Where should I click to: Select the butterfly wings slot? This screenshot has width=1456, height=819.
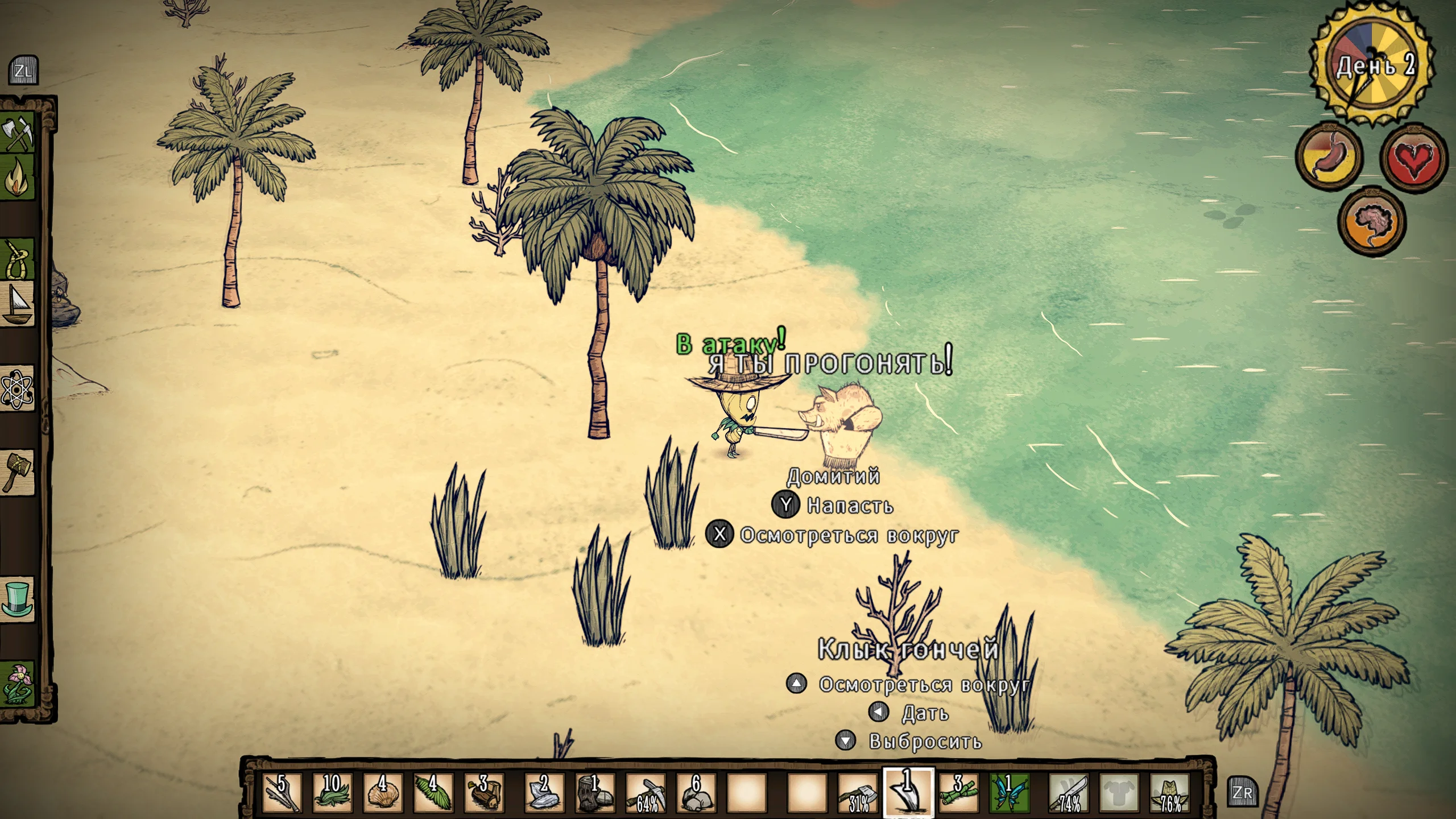point(1008,792)
